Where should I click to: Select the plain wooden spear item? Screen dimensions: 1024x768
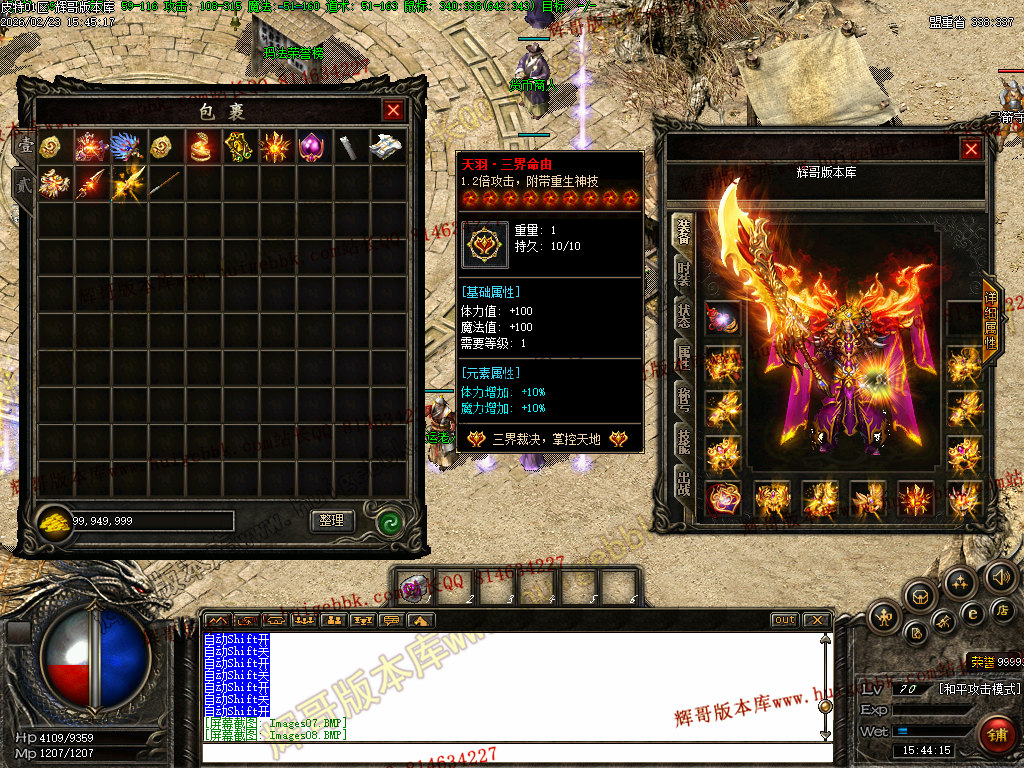tap(165, 184)
